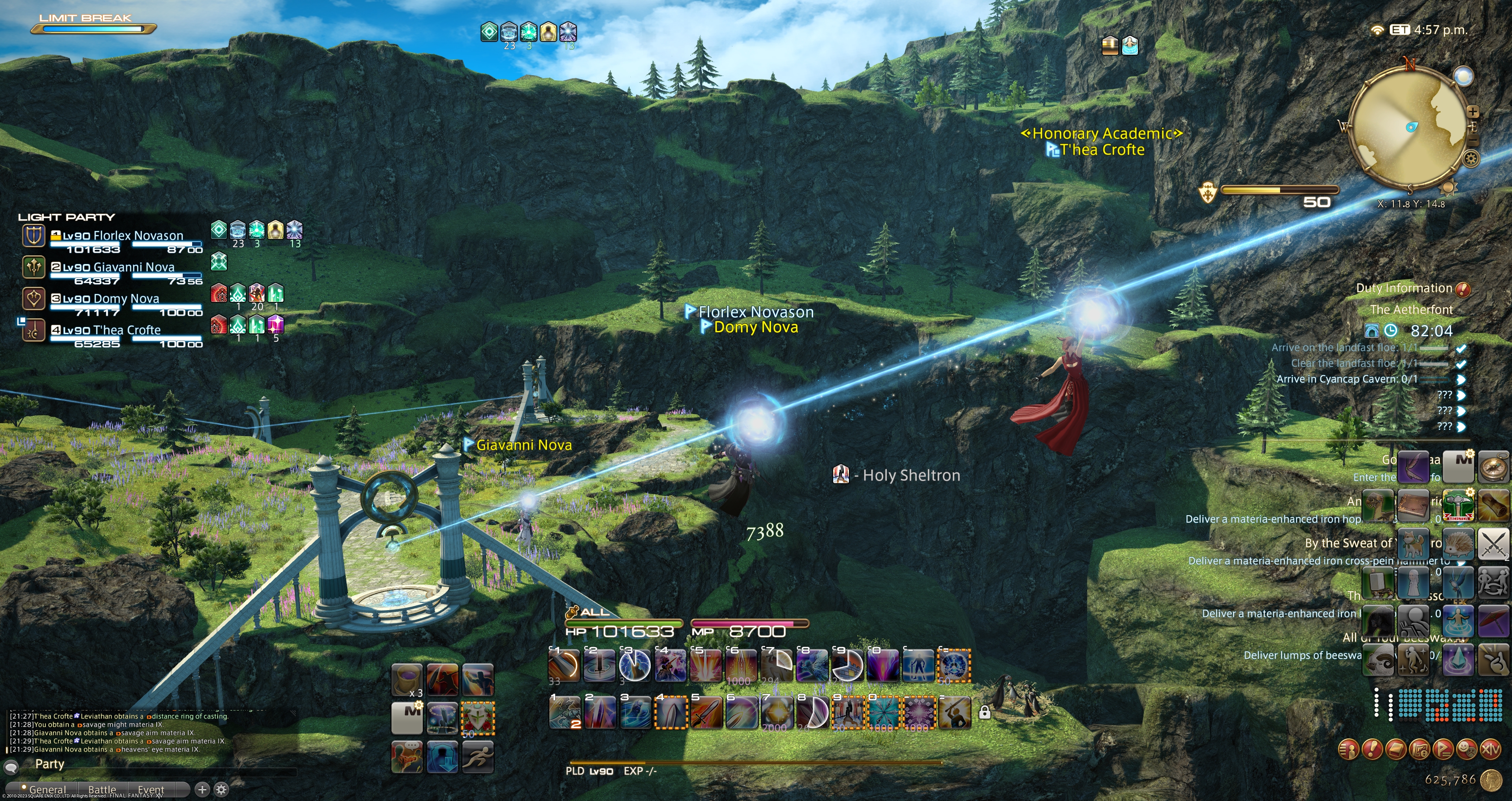Activate the Holy Sheltron rose shield ability
Screen dimensions: 1512x801
(x=478, y=718)
